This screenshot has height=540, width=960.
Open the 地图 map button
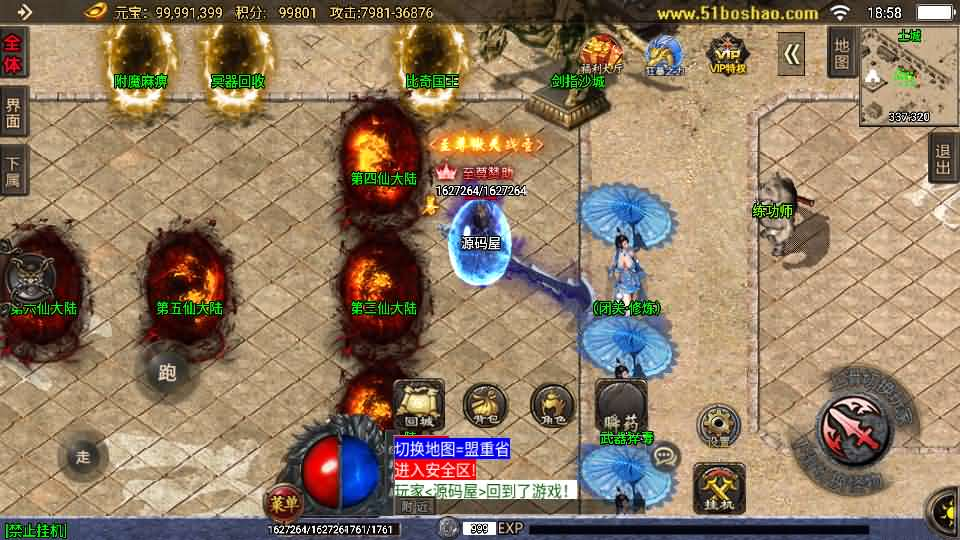(842, 52)
